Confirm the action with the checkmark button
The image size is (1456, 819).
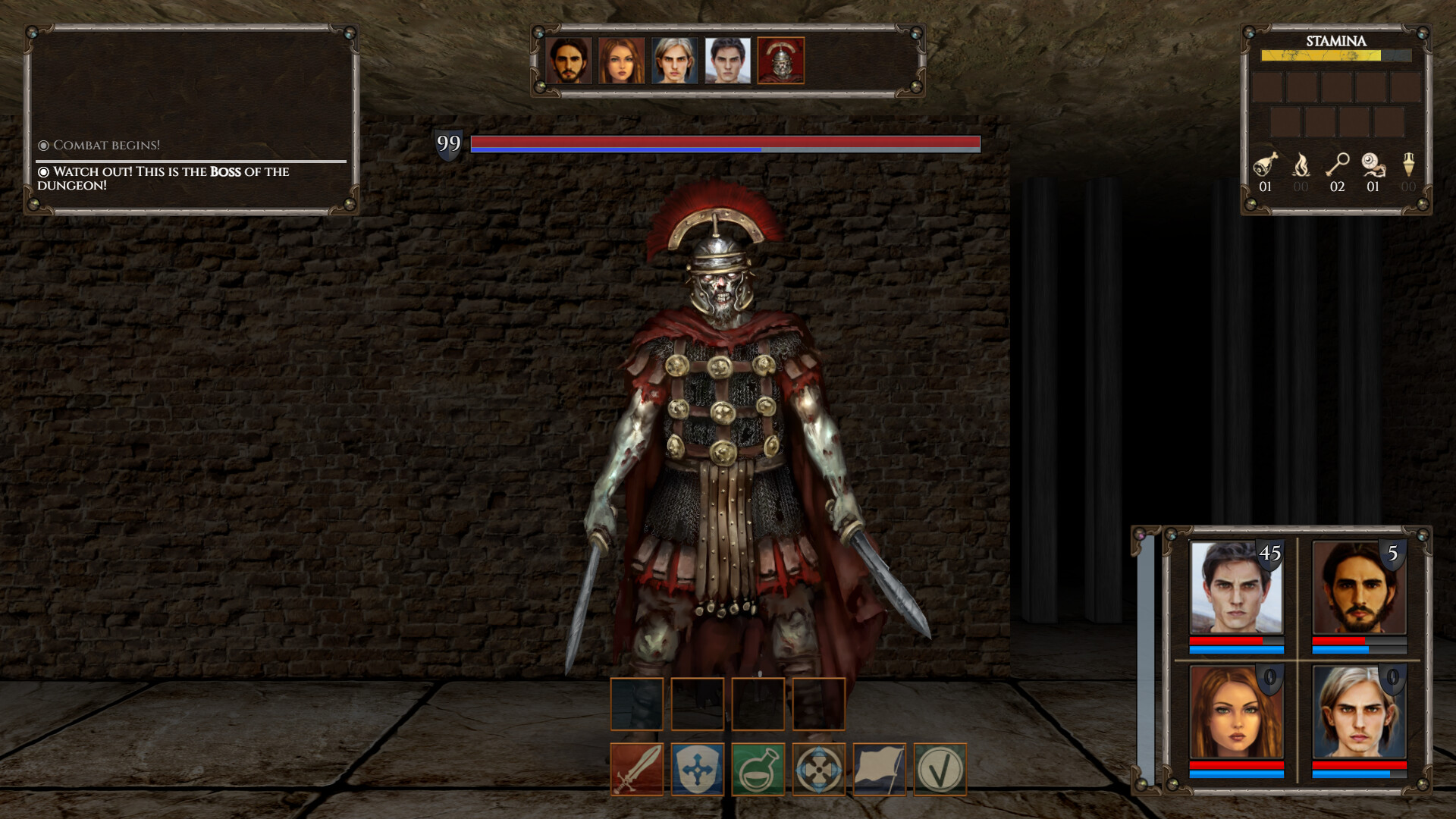[940, 769]
